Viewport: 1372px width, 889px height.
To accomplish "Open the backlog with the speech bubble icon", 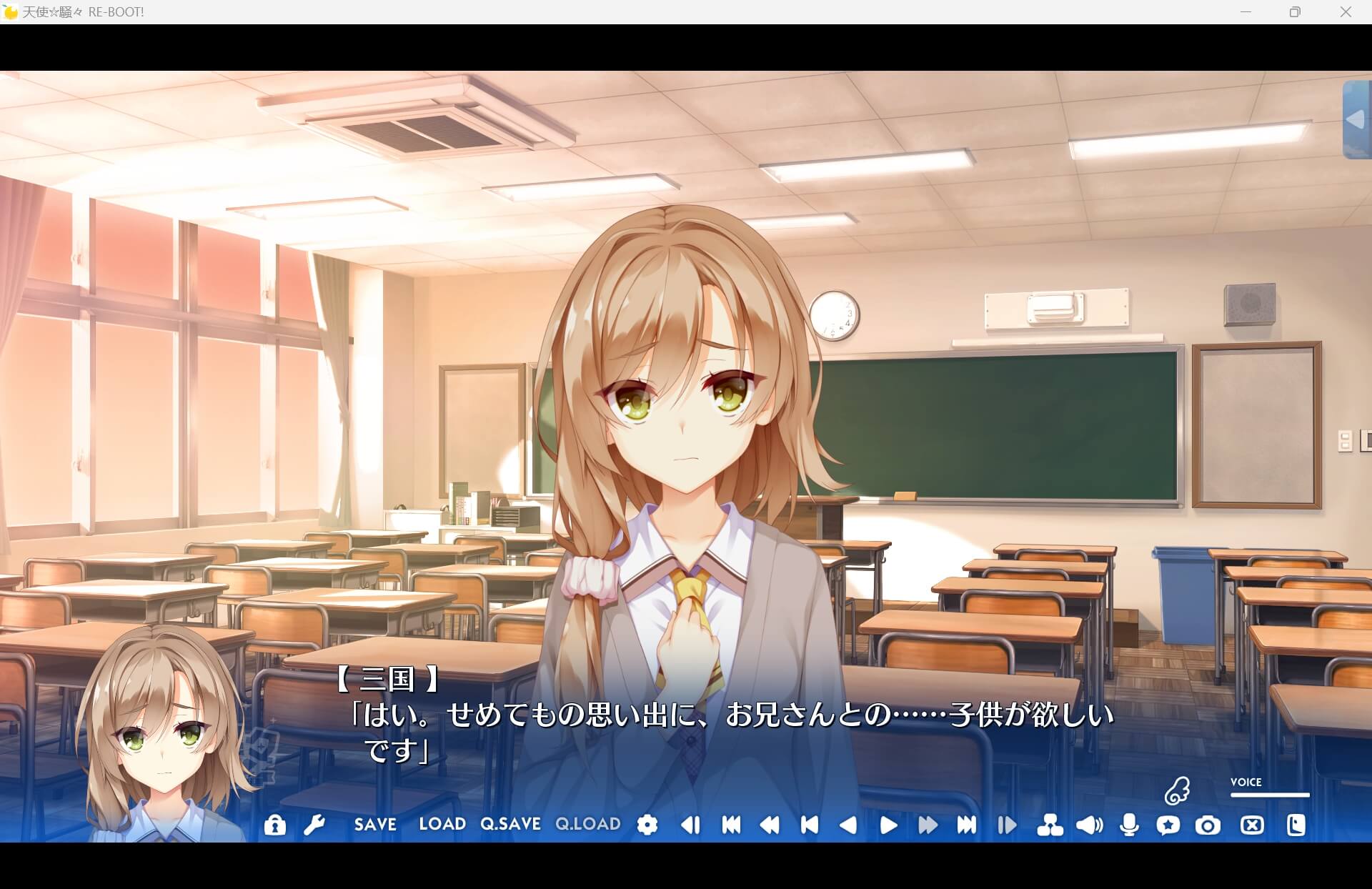I will 1169,825.
